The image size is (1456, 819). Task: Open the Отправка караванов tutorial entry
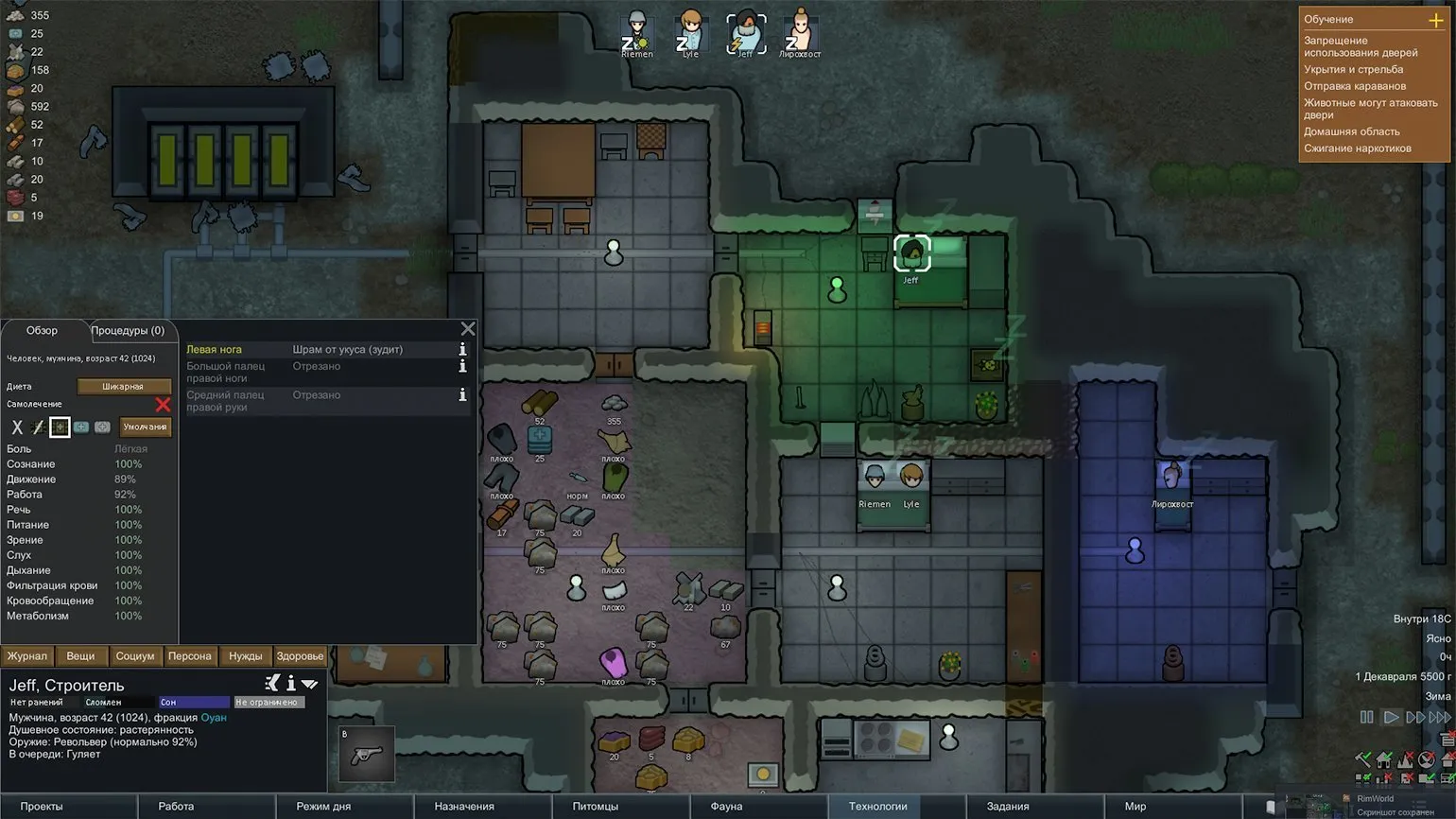tap(1354, 86)
